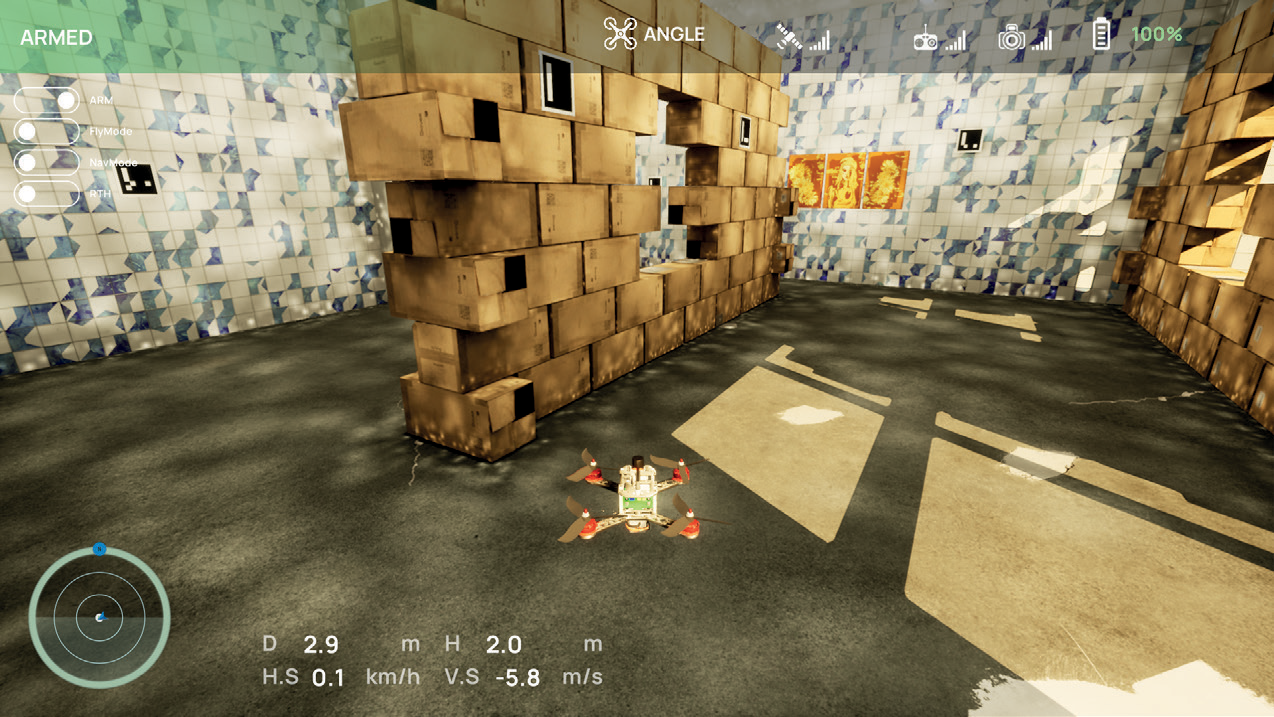Toggle the ARM switch off
1274x717 pixels.
click(x=47, y=101)
